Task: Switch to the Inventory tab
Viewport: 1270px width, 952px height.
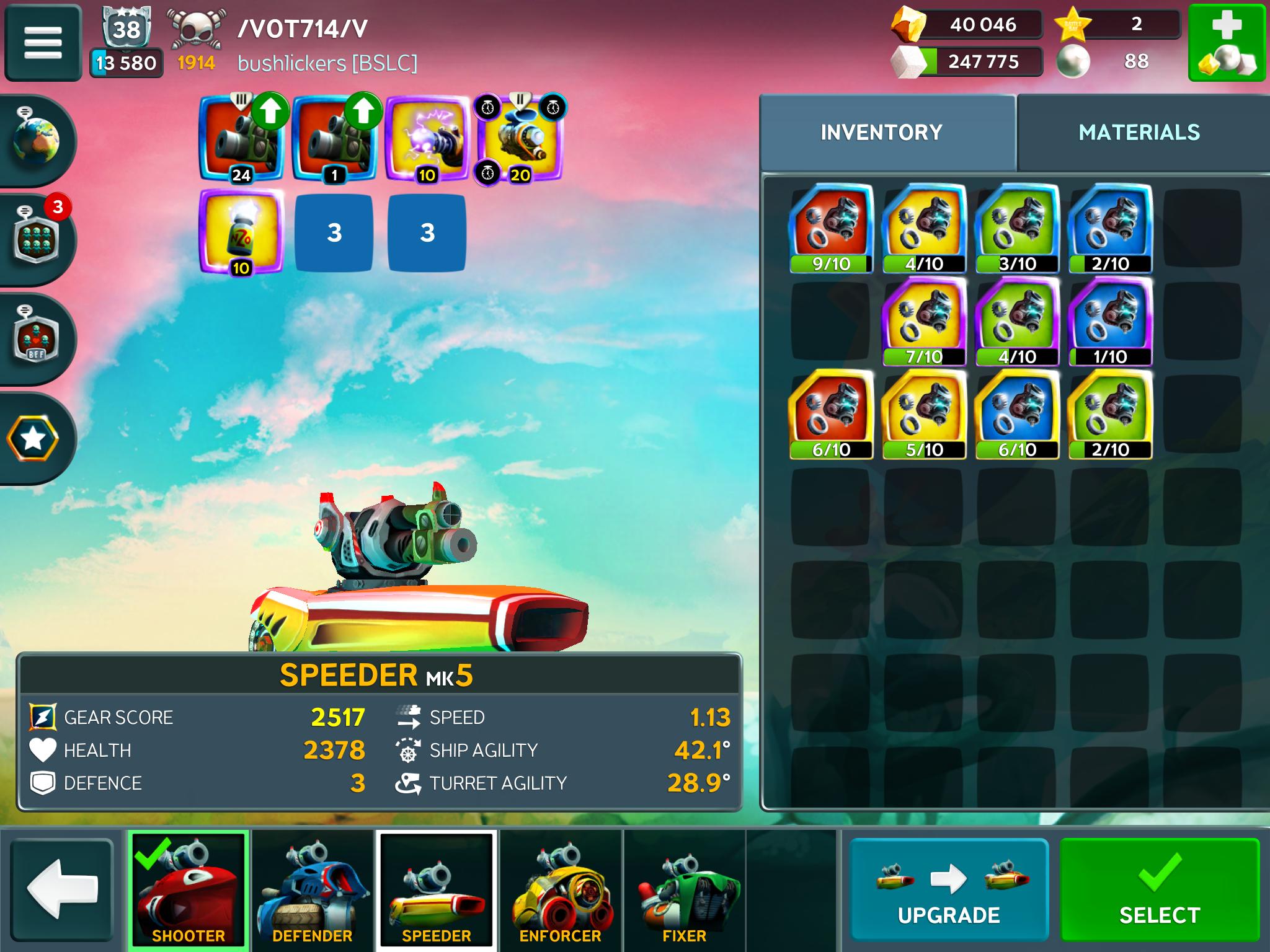Action: point(881,132)
